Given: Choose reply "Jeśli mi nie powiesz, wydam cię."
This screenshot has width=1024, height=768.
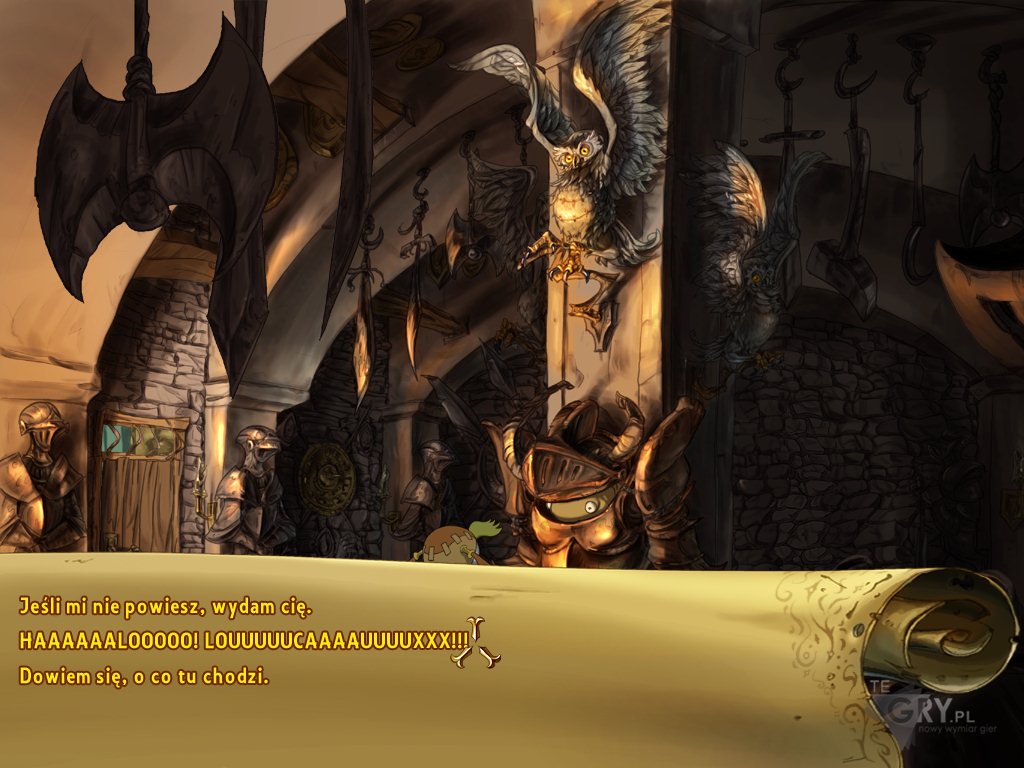Looking at the screenshot, I should [x=180, y=606].
